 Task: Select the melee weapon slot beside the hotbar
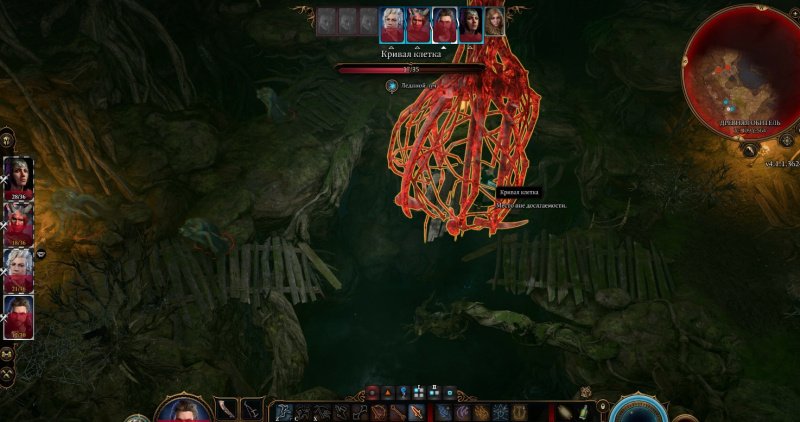pyautogui.click(x=227, y=409)
